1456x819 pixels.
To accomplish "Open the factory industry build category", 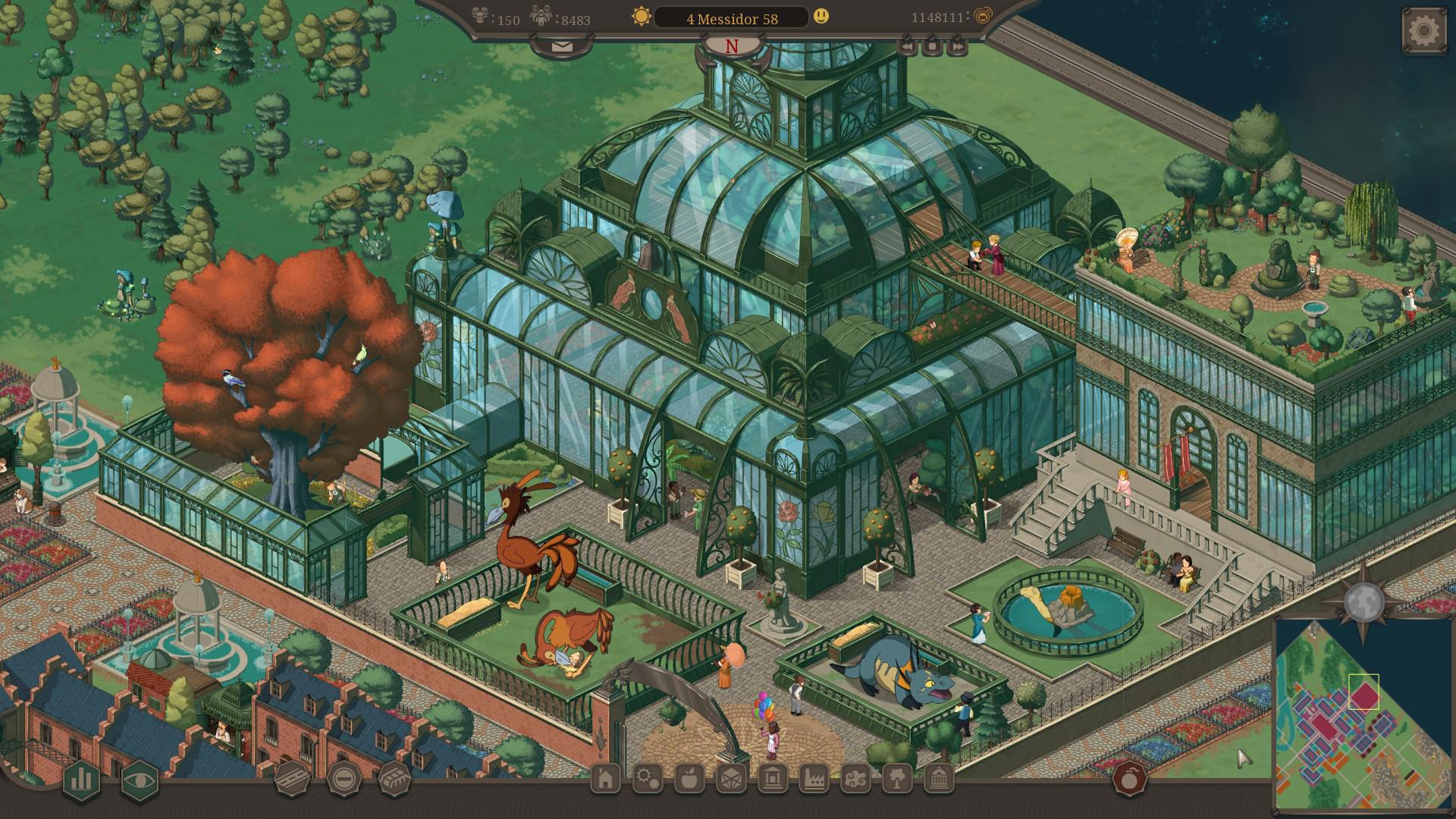I will 814,778.
